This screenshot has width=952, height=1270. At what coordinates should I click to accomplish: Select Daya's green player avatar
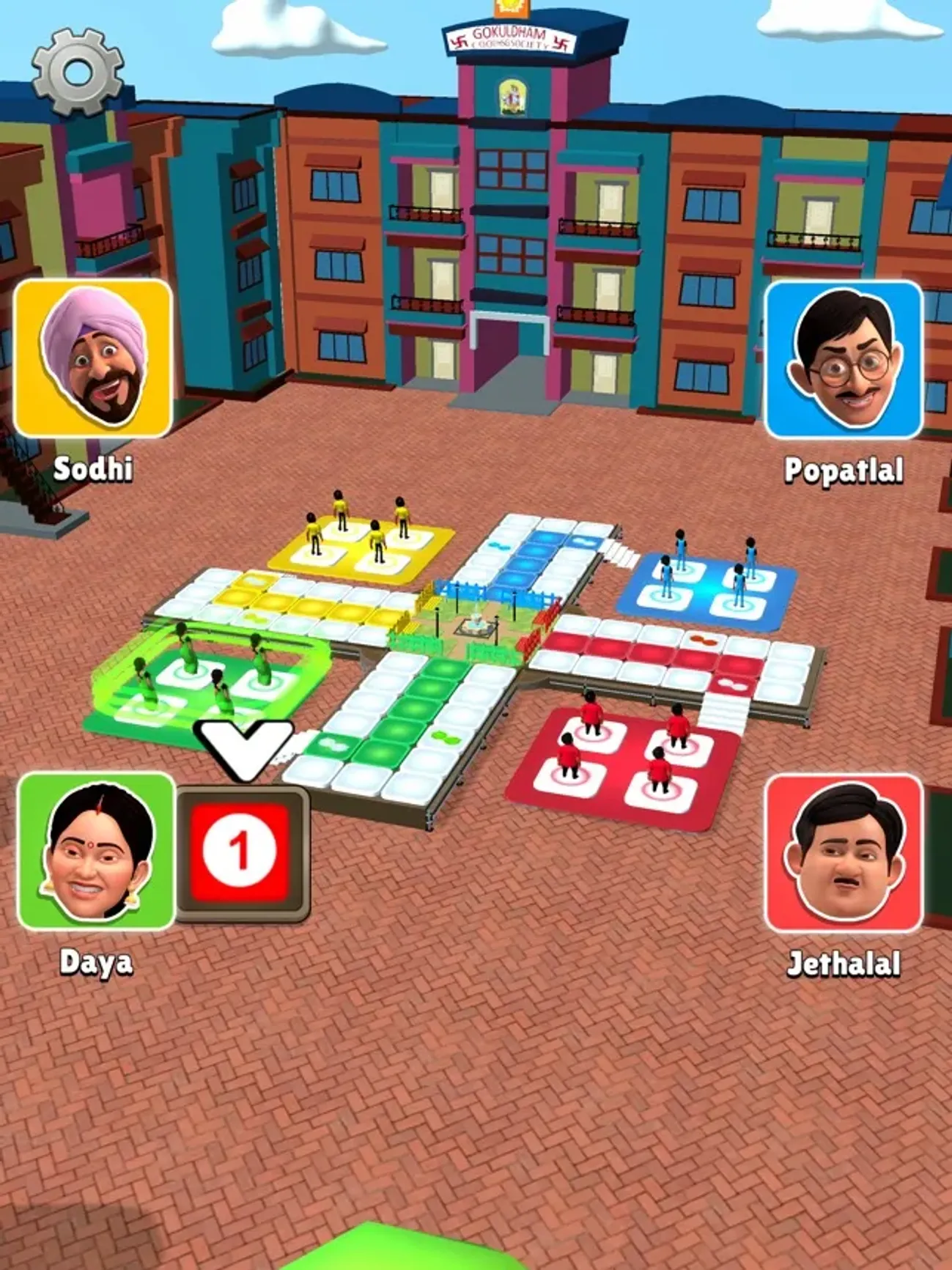pyautogui.click(x=95, y=852)
